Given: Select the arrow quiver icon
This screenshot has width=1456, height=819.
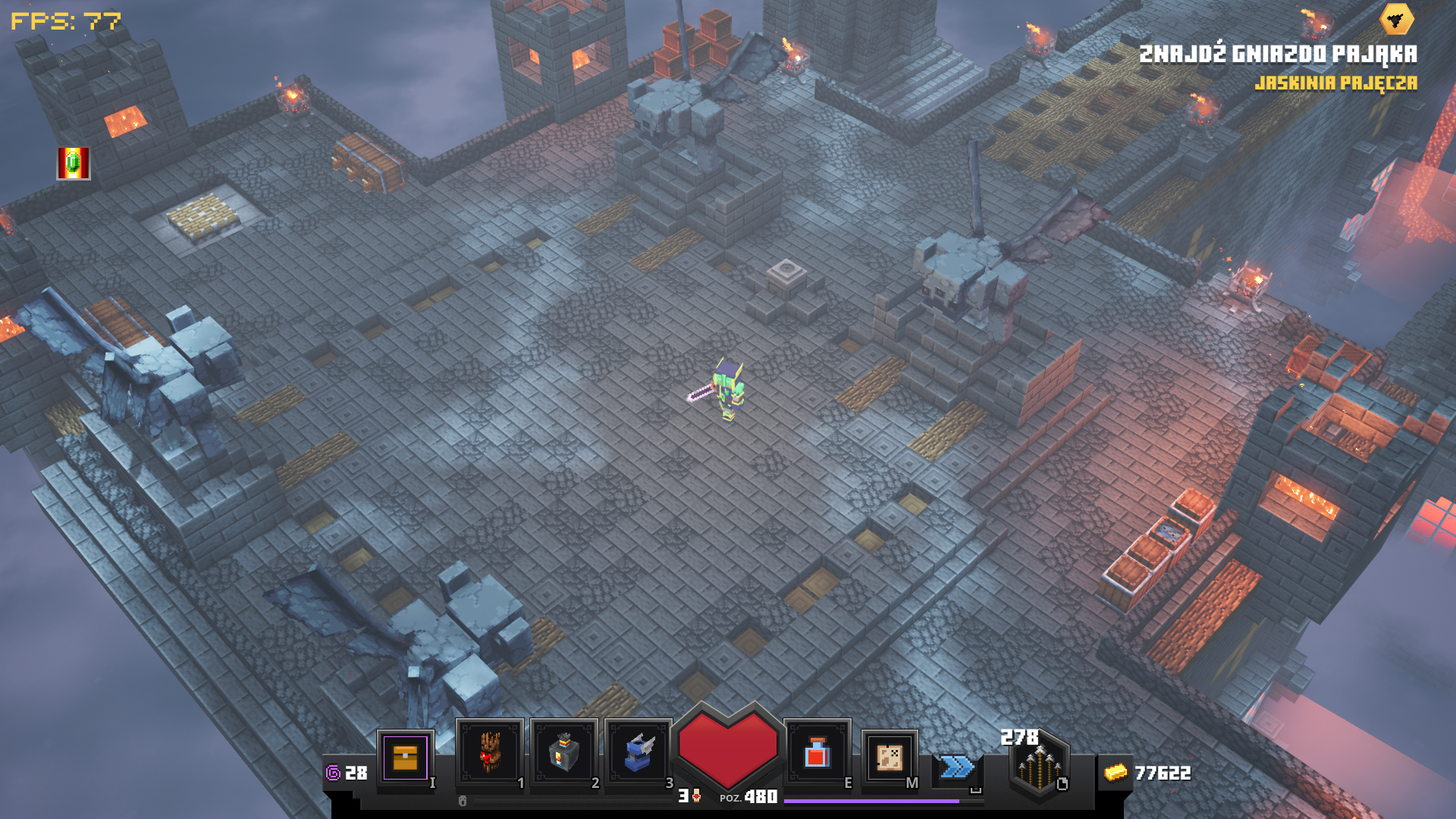Looking at the screenshot, I should [1038, 767].
